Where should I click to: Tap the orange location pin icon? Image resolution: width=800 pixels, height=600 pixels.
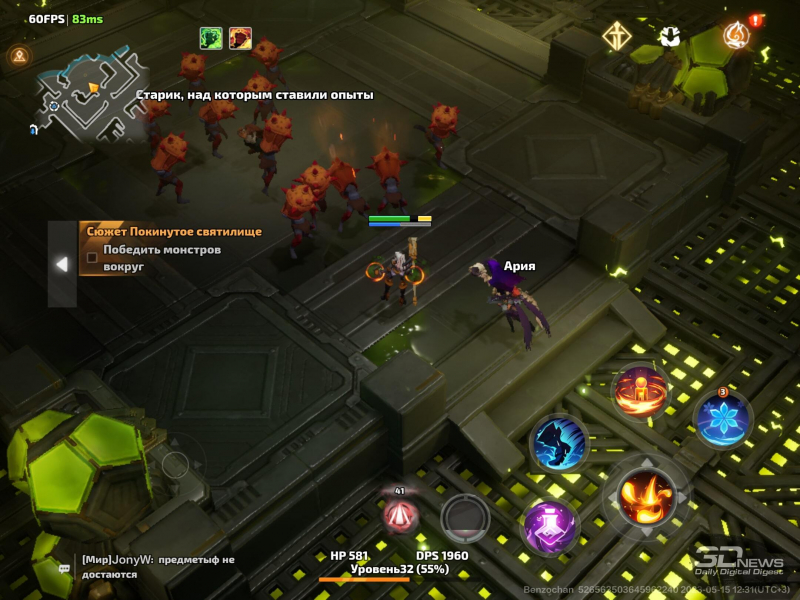(x=18, y=56)
